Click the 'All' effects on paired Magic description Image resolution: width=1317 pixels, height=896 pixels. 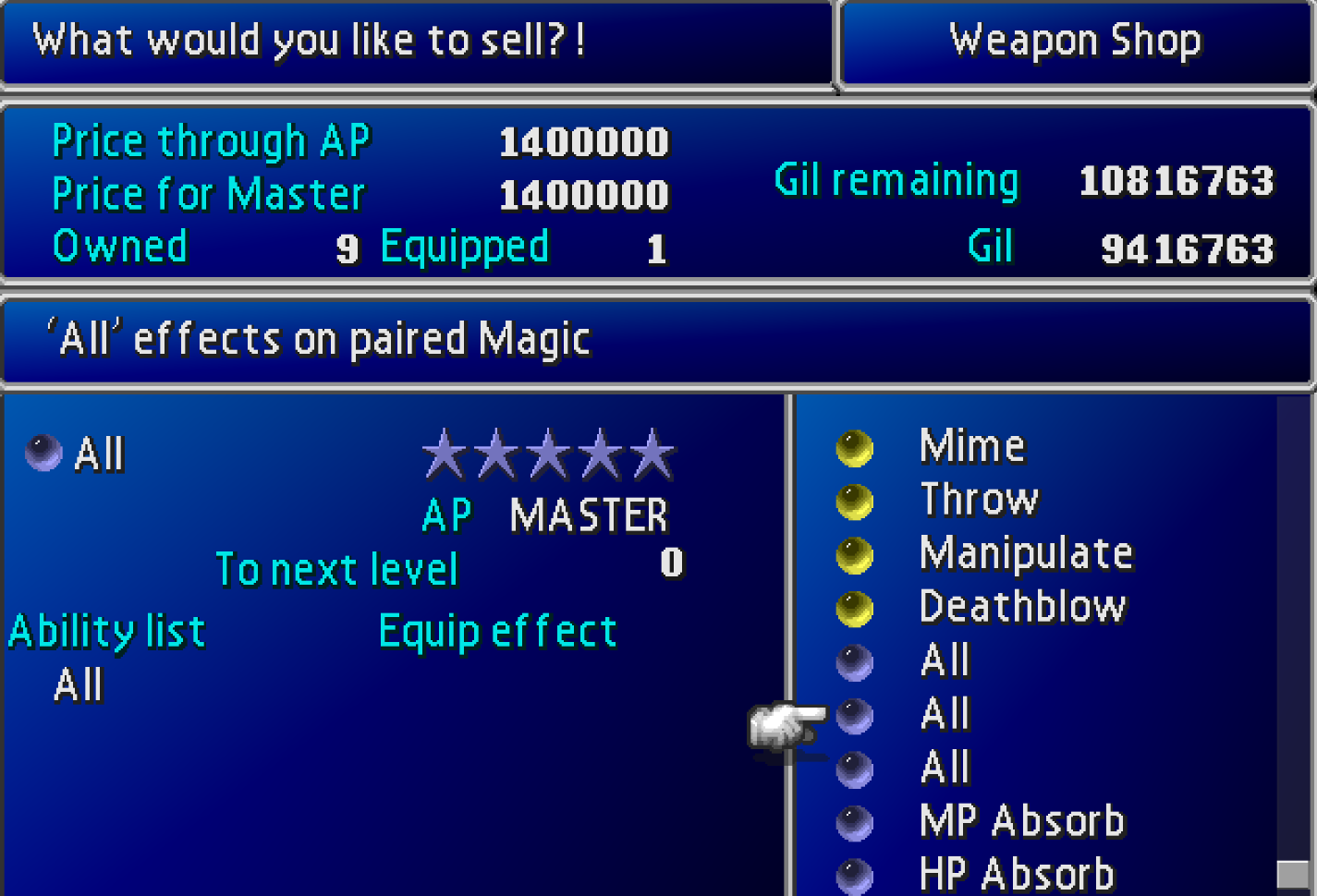(x=319, y=338)
